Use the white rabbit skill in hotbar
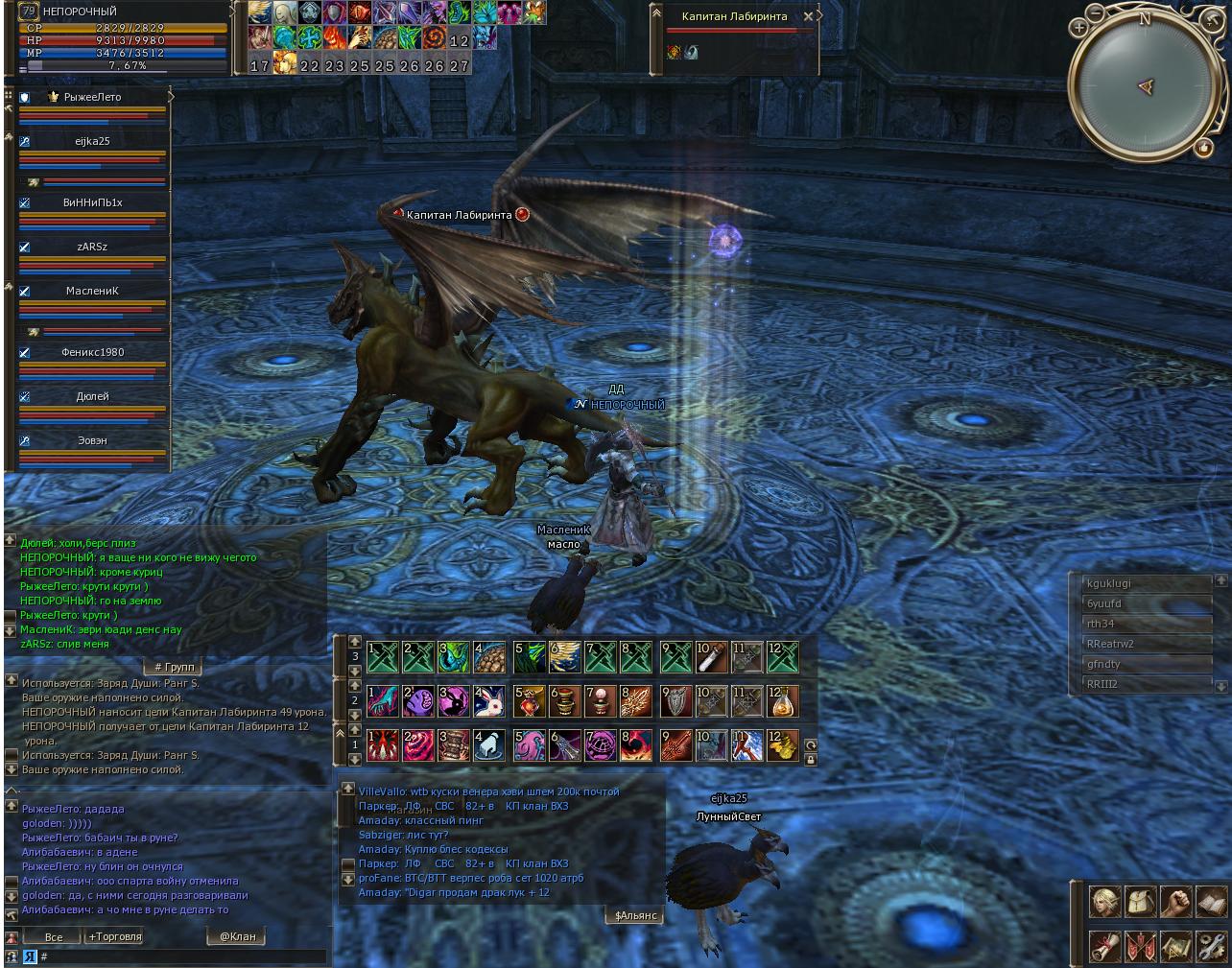 (489, 701)
